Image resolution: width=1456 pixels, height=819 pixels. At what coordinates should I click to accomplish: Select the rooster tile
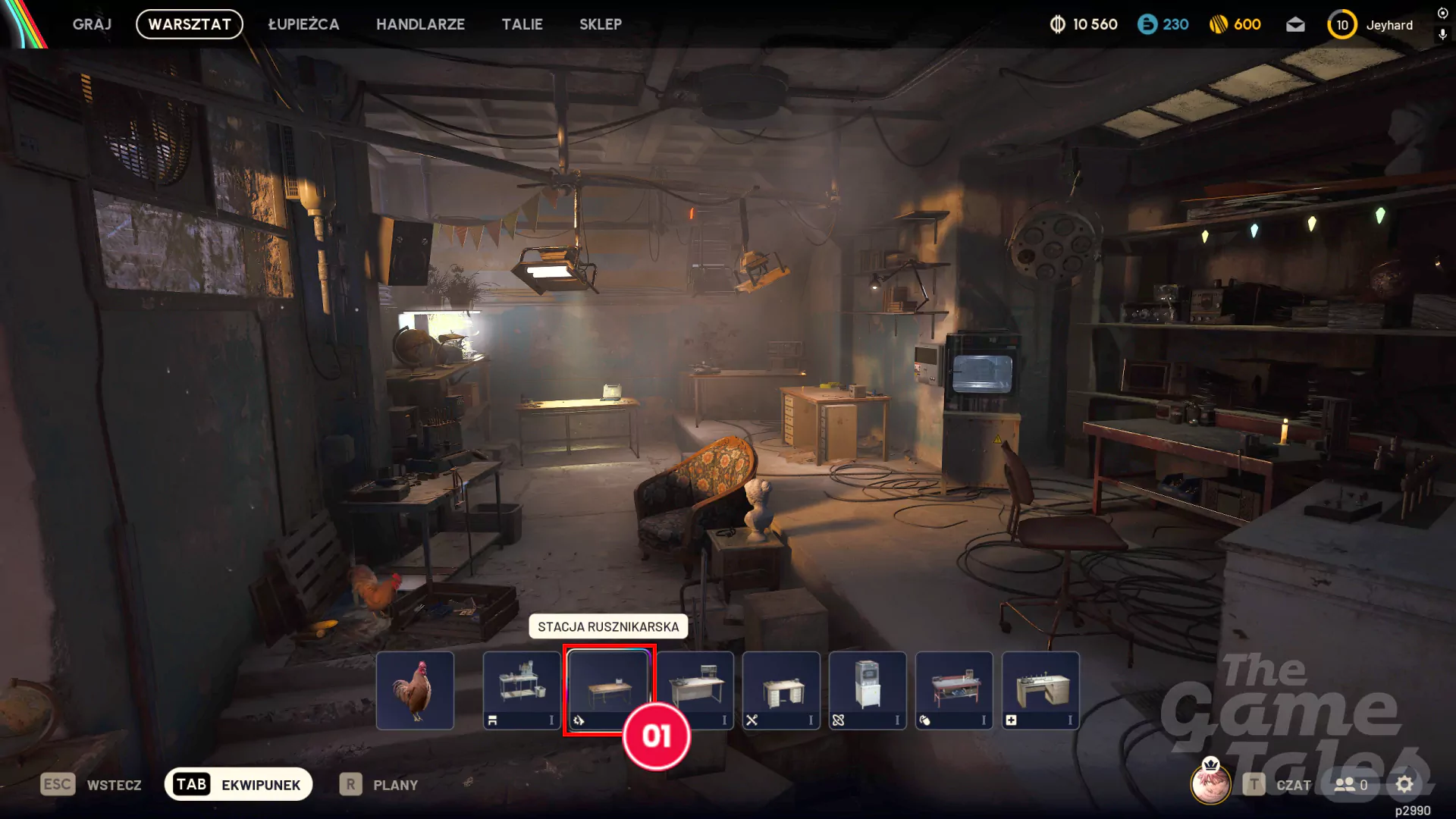pyautogui.click(x=415, y=690)
